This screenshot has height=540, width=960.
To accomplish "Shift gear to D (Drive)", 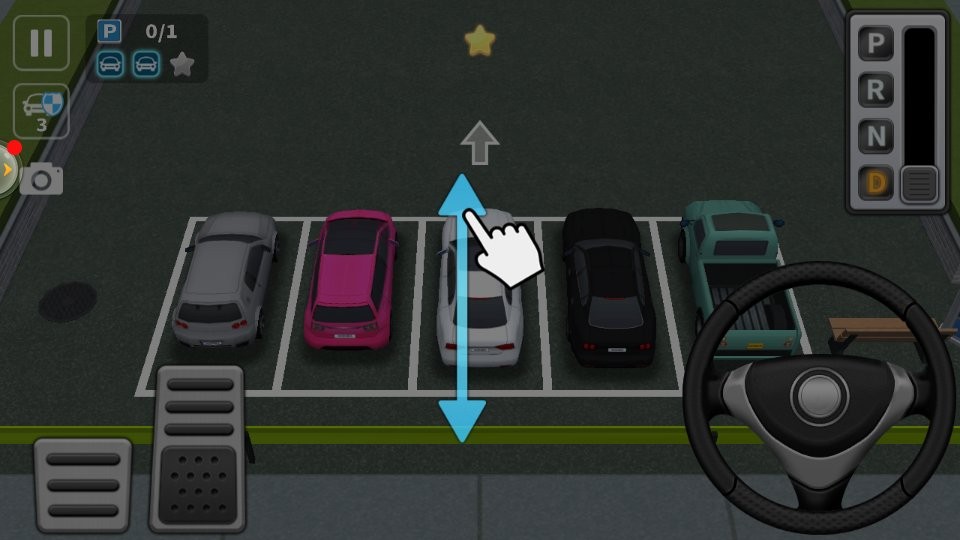I will point(875,183).
